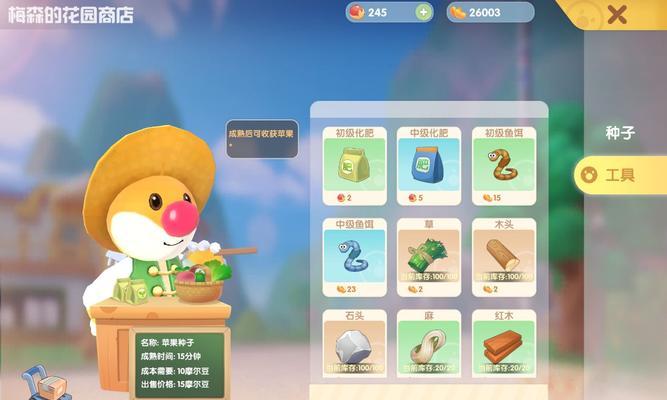Screen dimensions: 667x400
Task: Switch to the 种子 seeds tab
Action: coord(620,132)
